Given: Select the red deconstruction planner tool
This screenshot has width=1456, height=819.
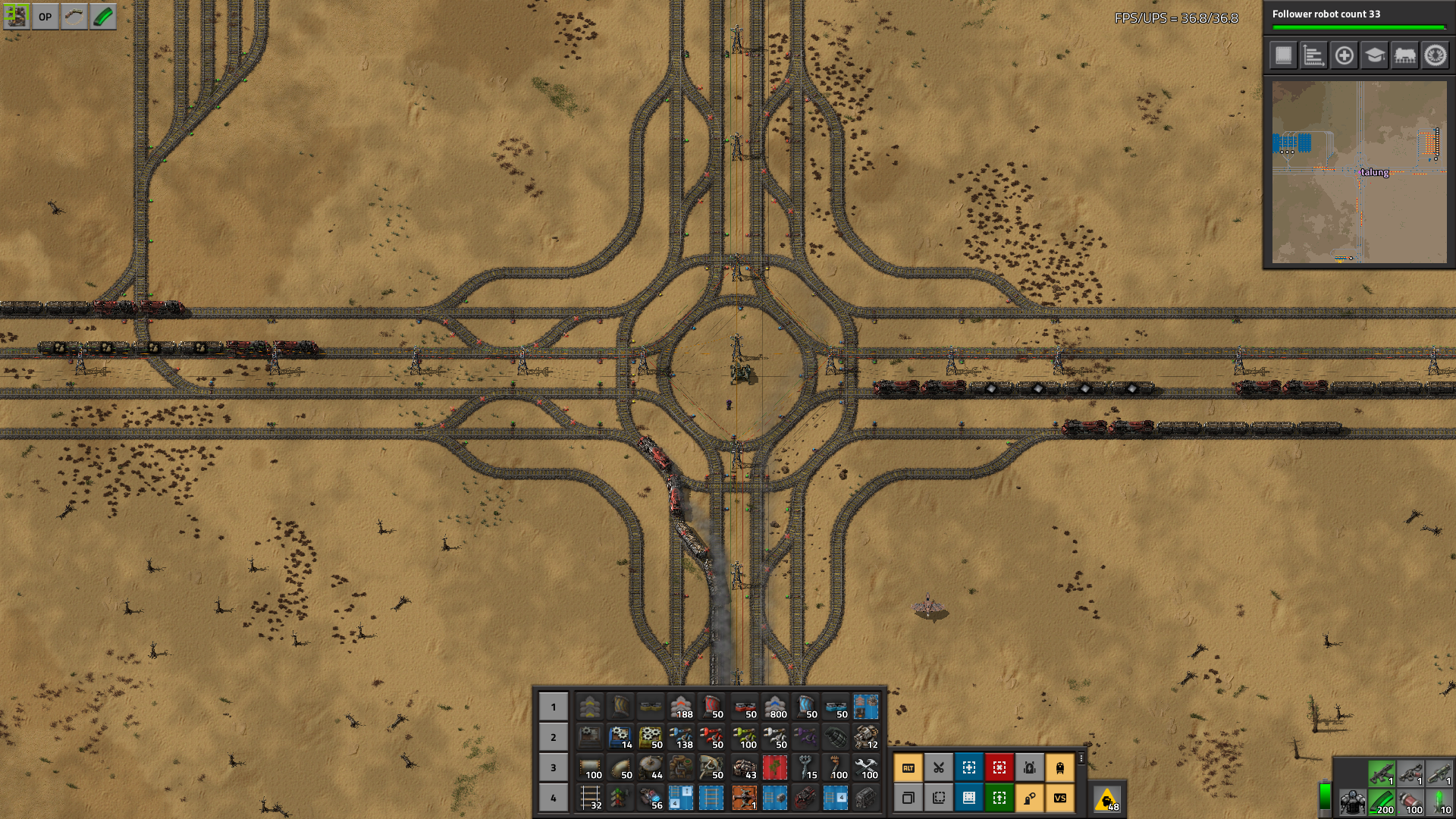Looking at the screenshot, I should pos(999,767).
